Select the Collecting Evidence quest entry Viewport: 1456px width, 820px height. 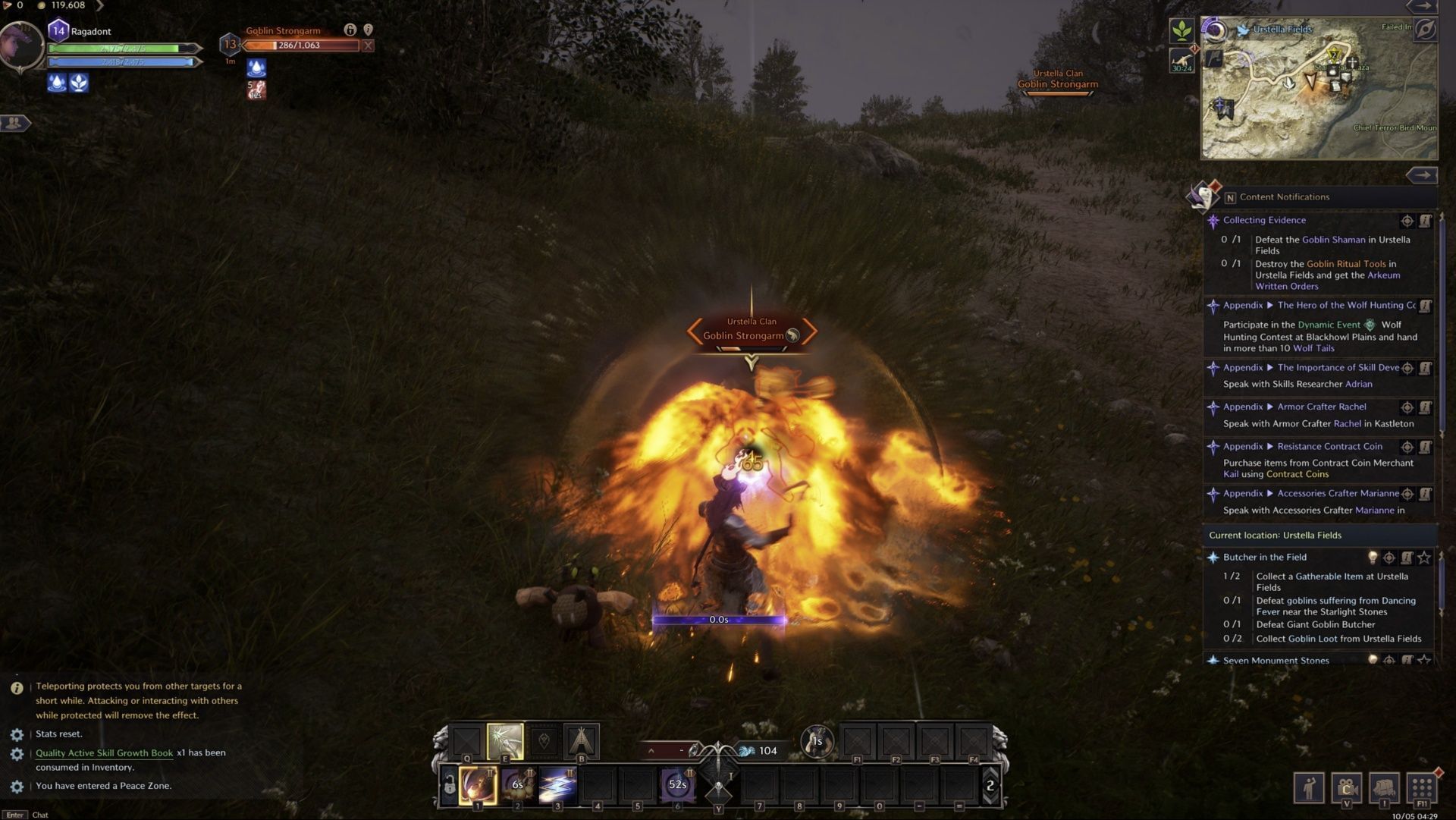pos(1264,220)
